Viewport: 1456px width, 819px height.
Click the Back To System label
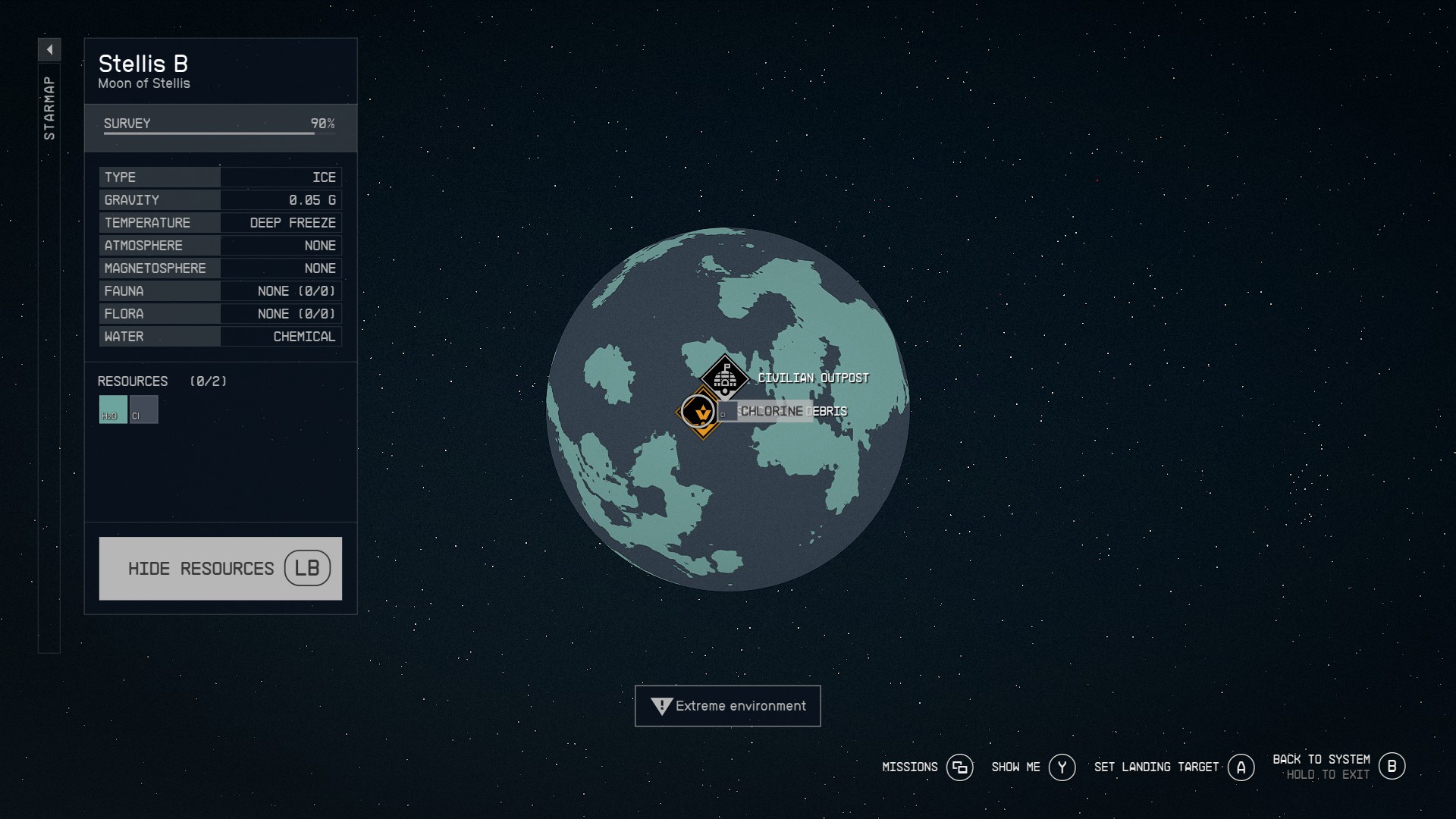[1320, 758]
